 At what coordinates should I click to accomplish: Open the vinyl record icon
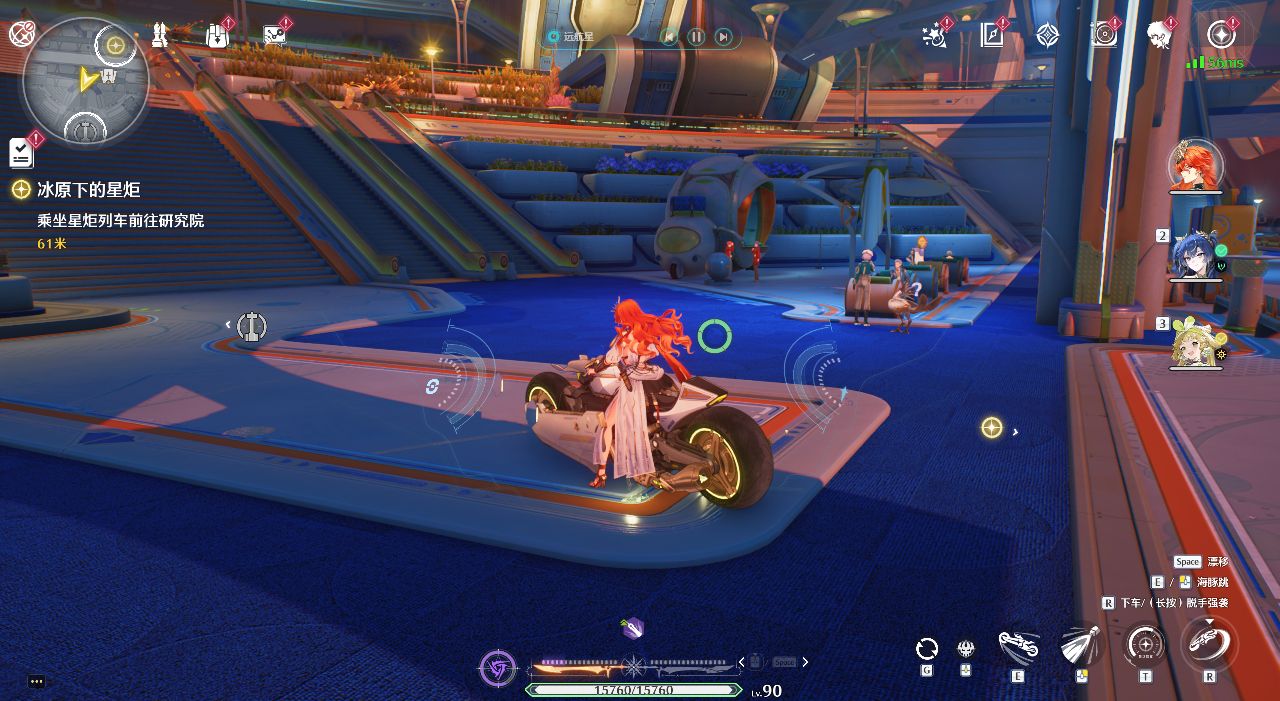click(x=1104, y=36)
